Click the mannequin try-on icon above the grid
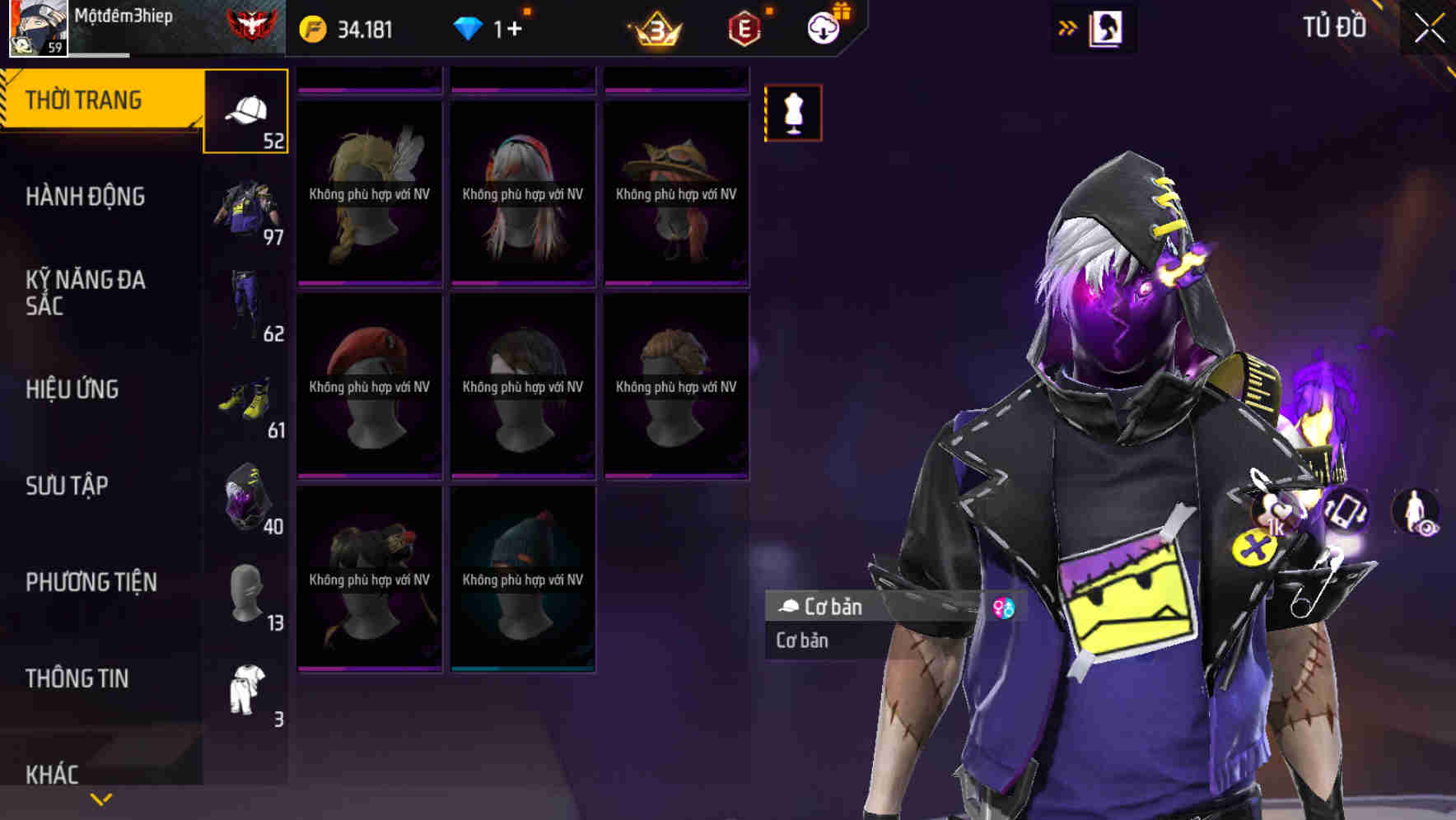The width and height of the screenshot is (1456, 820). 793,114
